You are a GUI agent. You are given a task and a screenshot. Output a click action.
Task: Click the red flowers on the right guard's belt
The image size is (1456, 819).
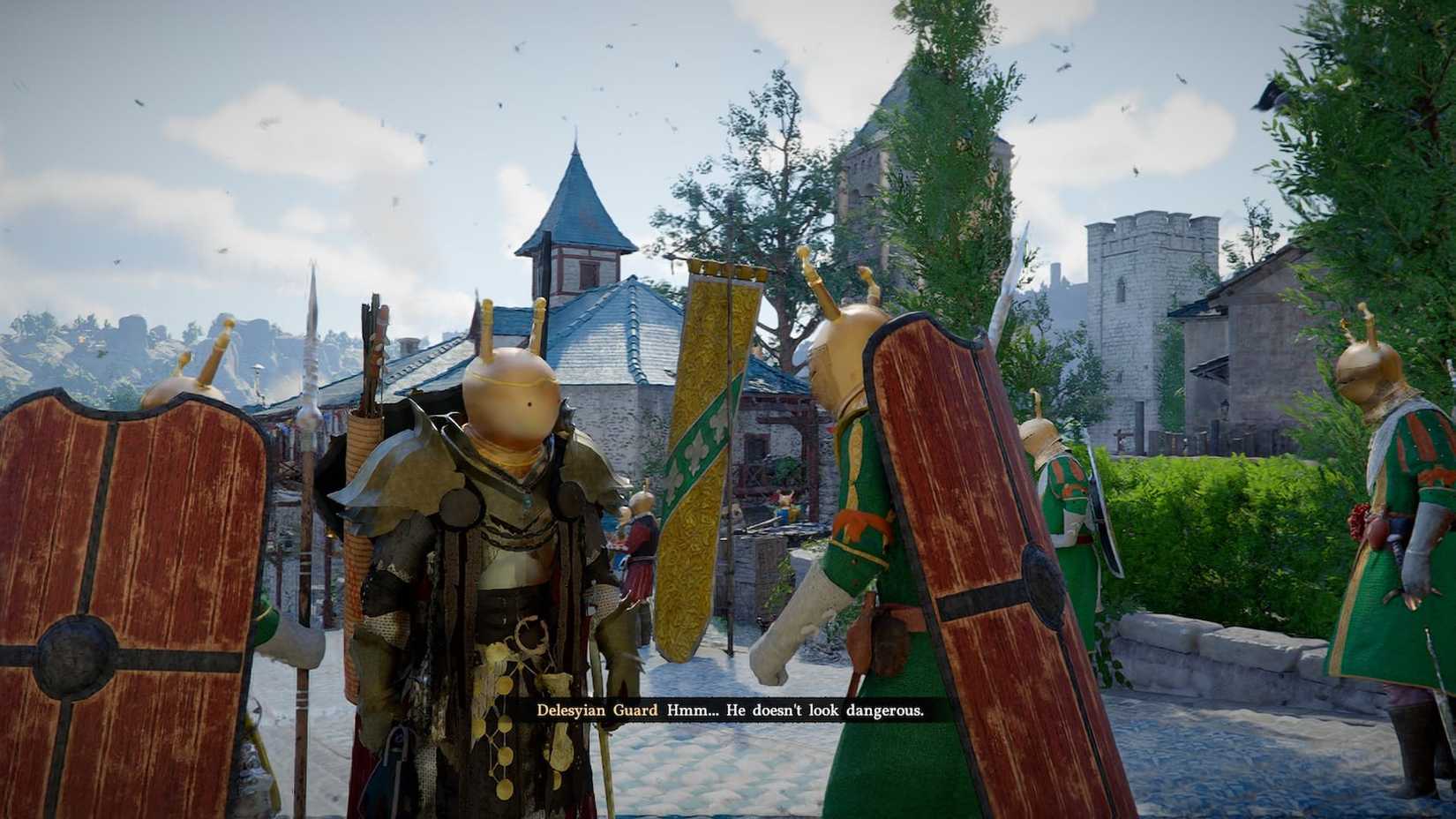1359,521
